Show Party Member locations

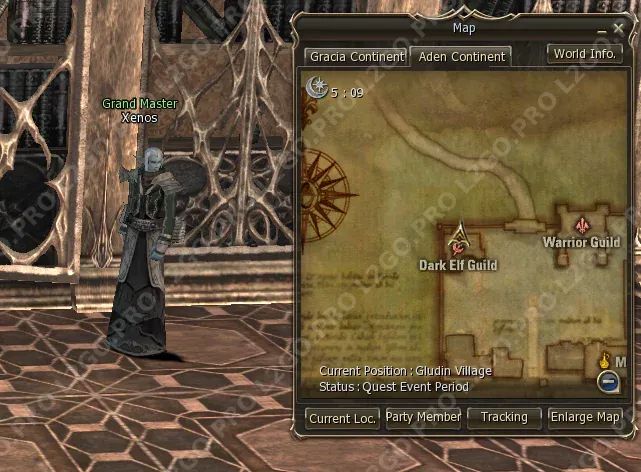coord(423,417)
